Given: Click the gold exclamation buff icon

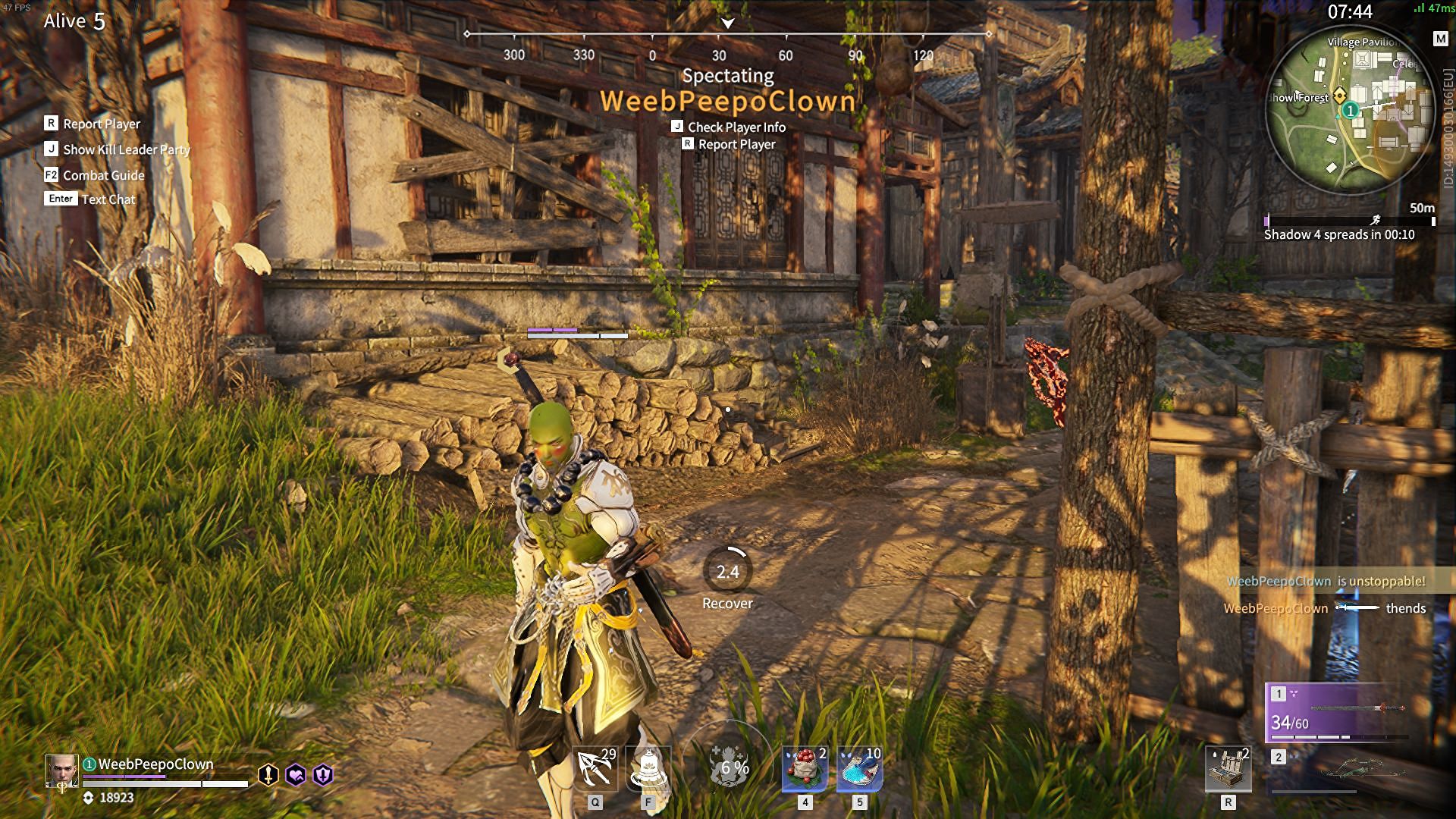Looking at the screenshot, I should (268, 774).
